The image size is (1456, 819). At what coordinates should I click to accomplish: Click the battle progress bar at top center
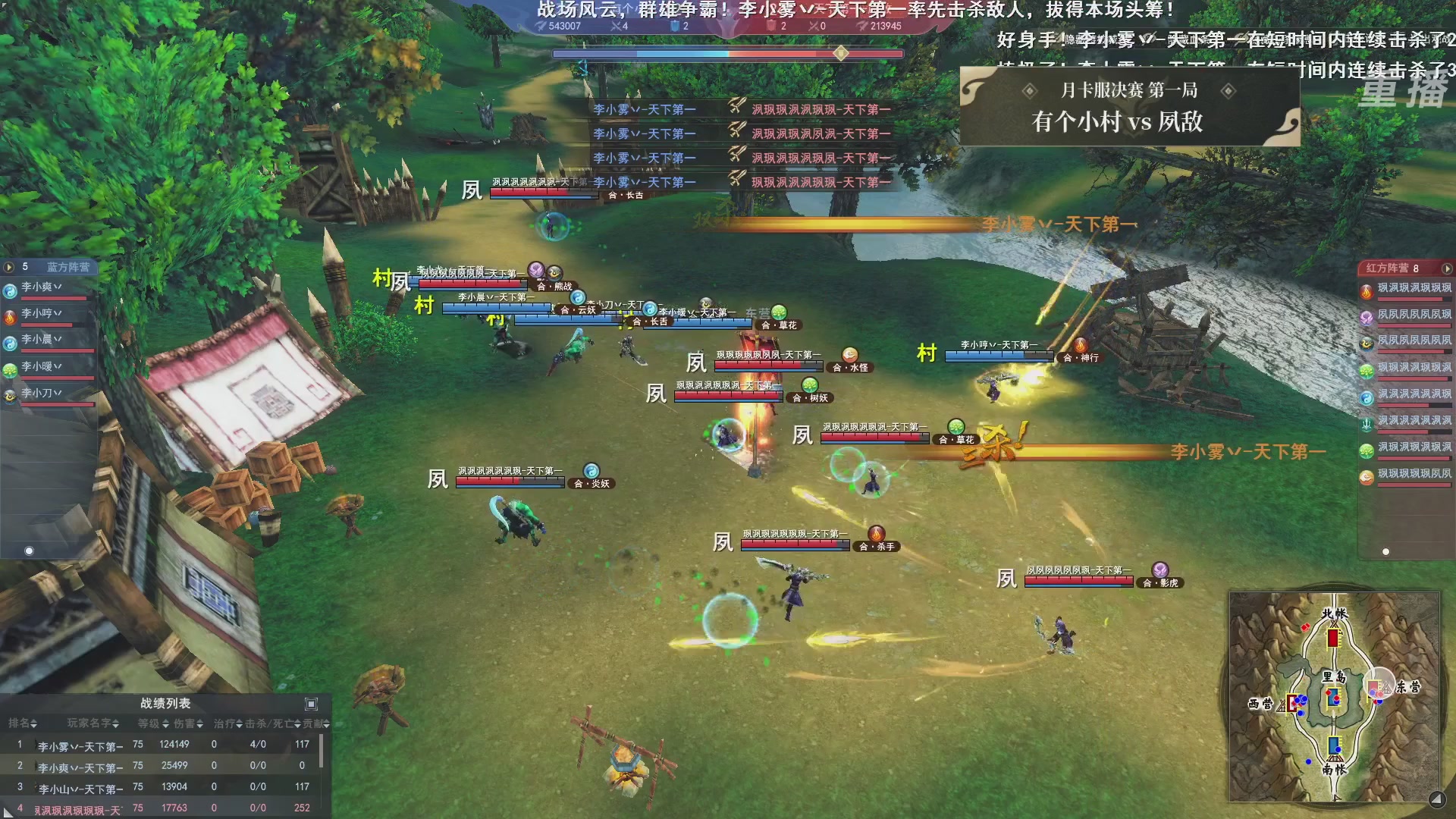coord(728,53)
